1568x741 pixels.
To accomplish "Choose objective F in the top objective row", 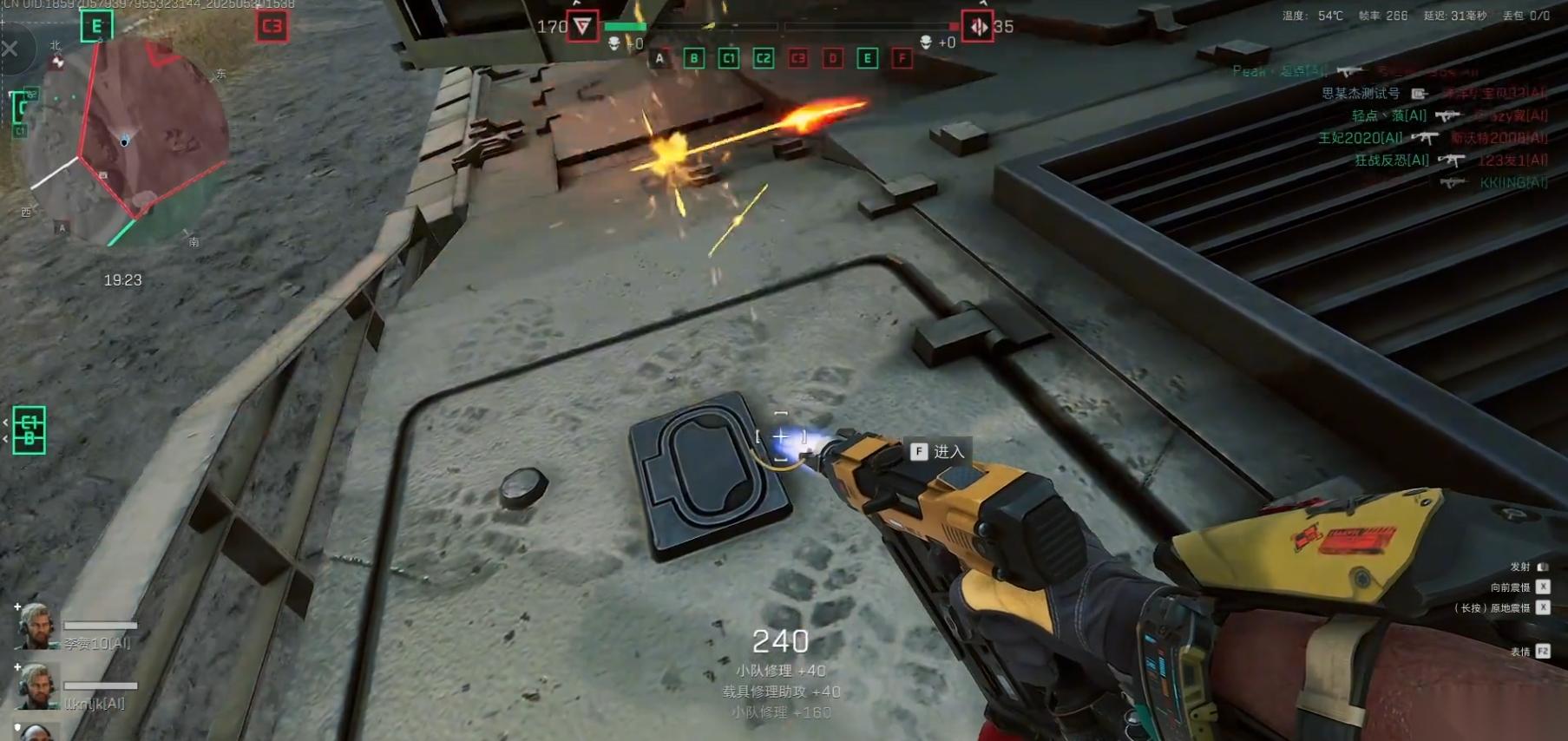I will point(902,59).
